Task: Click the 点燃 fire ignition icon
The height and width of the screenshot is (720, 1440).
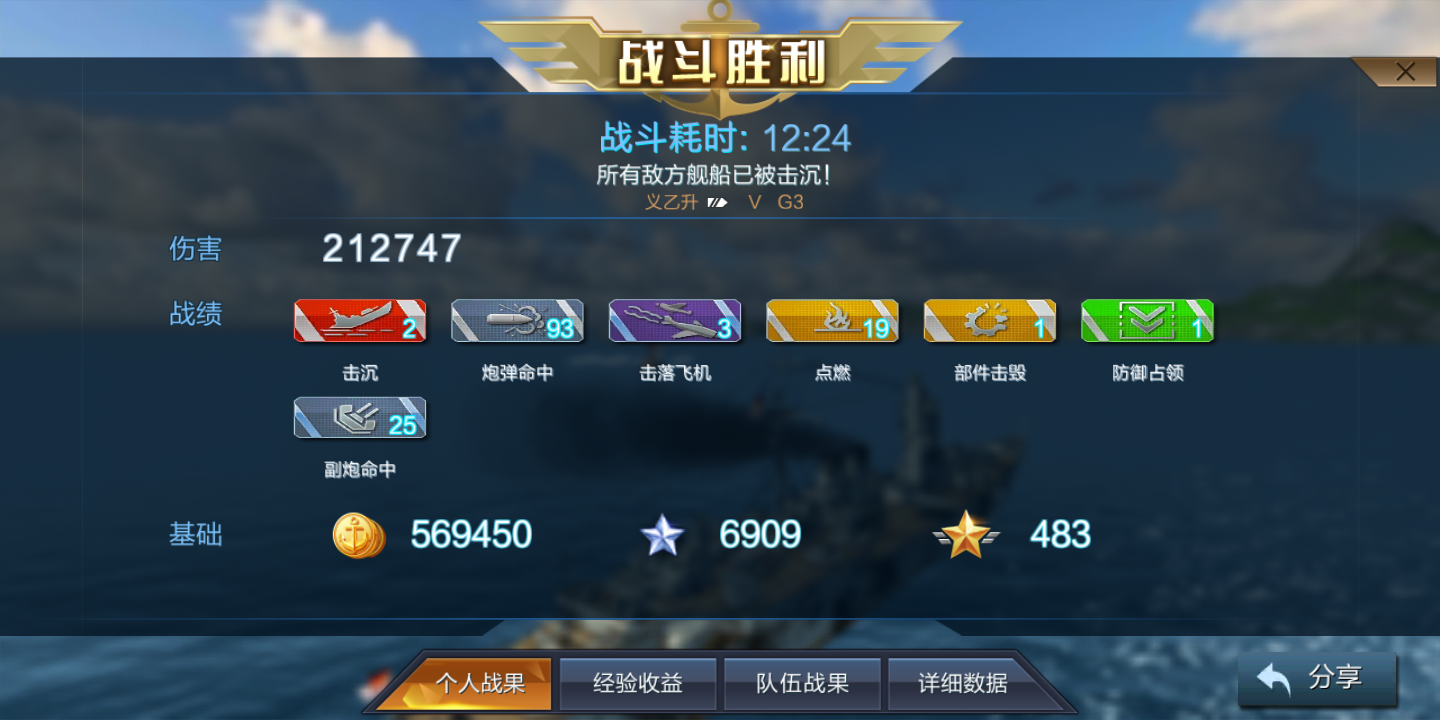Action: 831,321
